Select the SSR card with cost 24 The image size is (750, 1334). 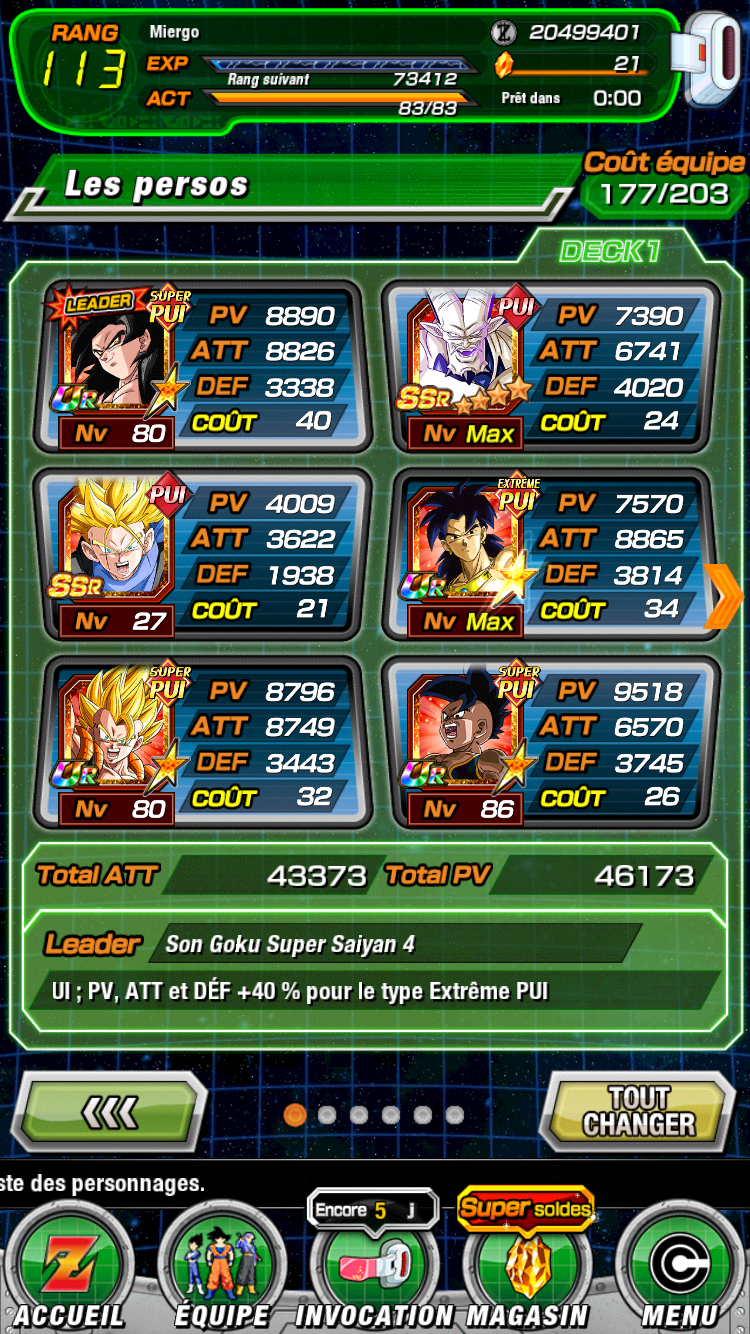(x=550, y=367)
